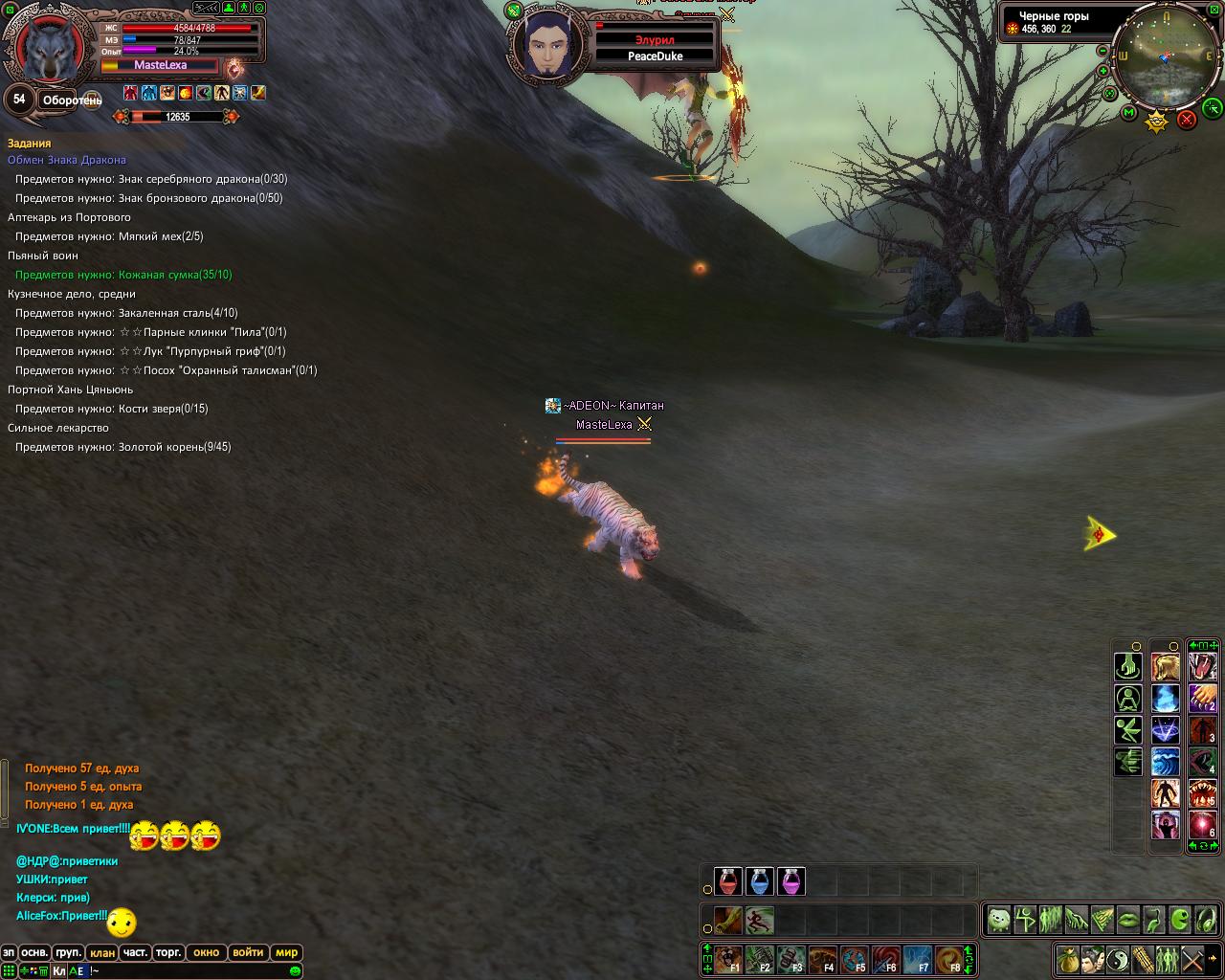Switch to the клан chat tab
1225x980 pixels.
point(102,952)
